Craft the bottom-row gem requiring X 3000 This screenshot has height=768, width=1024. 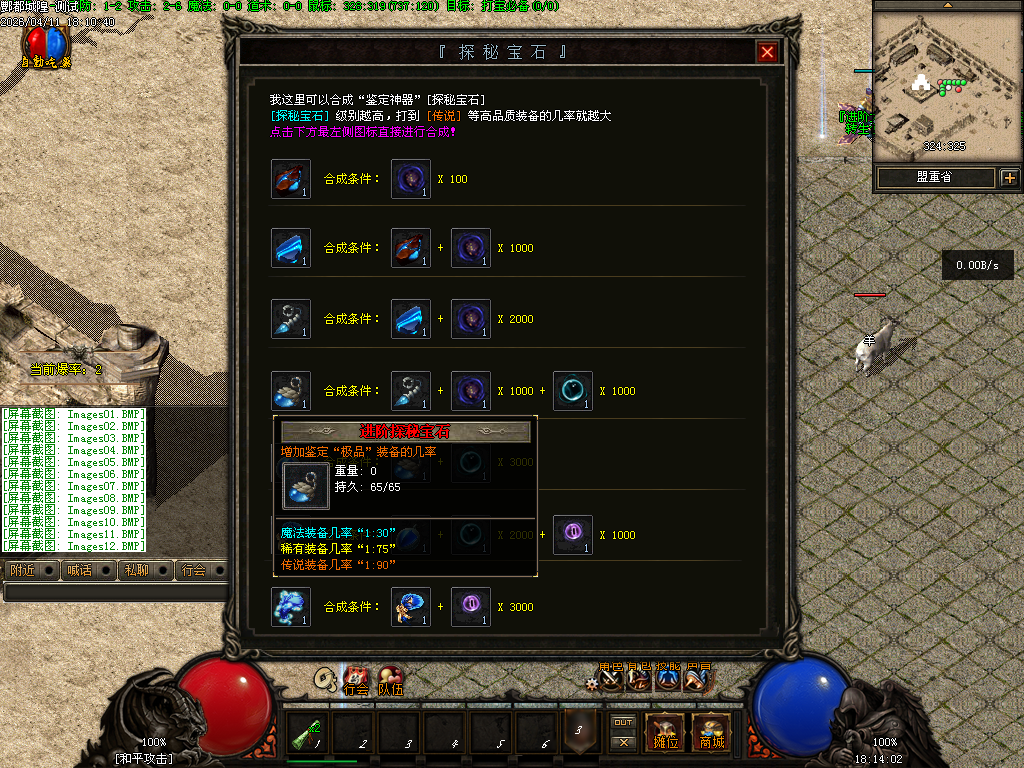tap(291, 607)
